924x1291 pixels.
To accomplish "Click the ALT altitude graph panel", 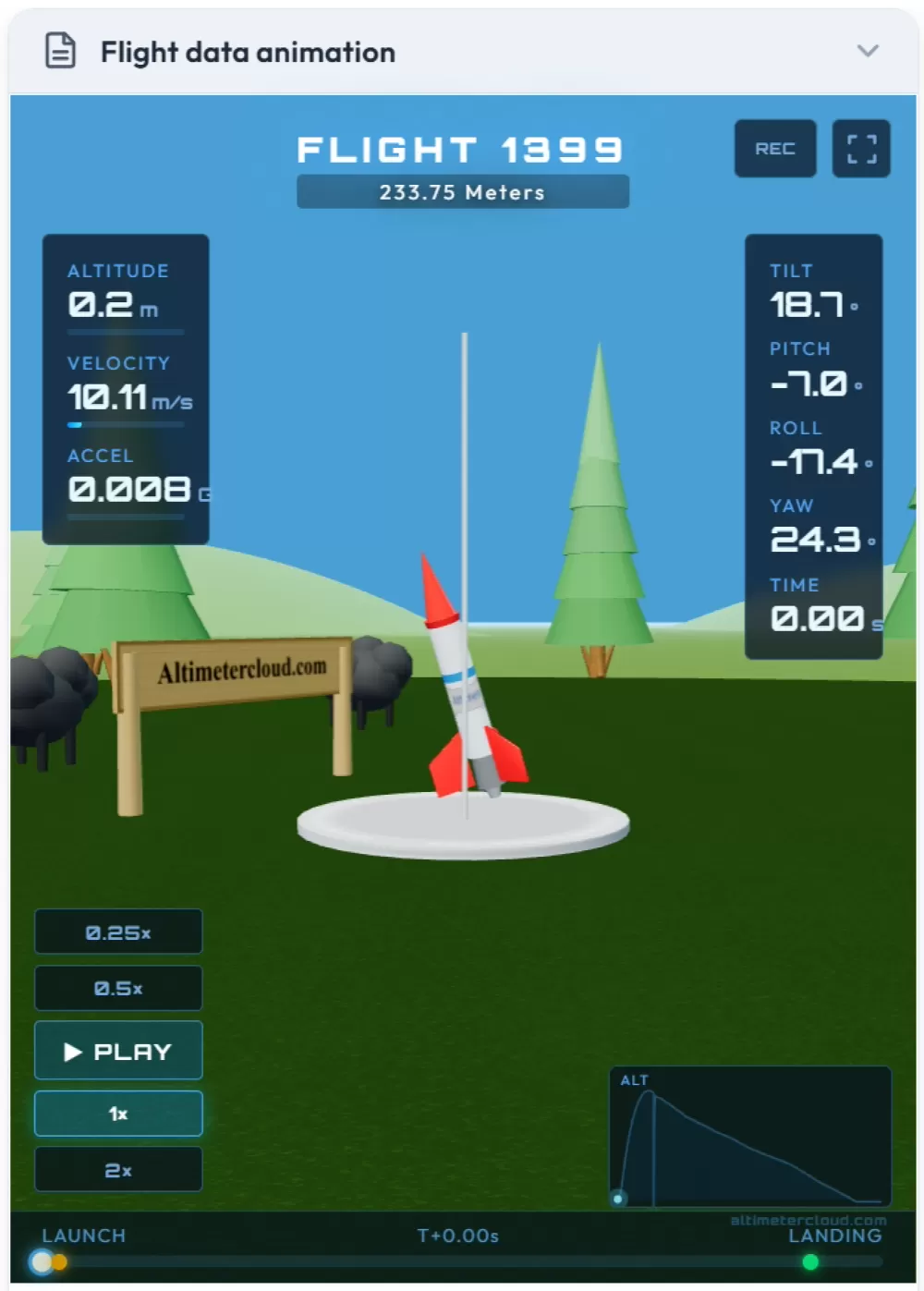I will [750, 1137].
